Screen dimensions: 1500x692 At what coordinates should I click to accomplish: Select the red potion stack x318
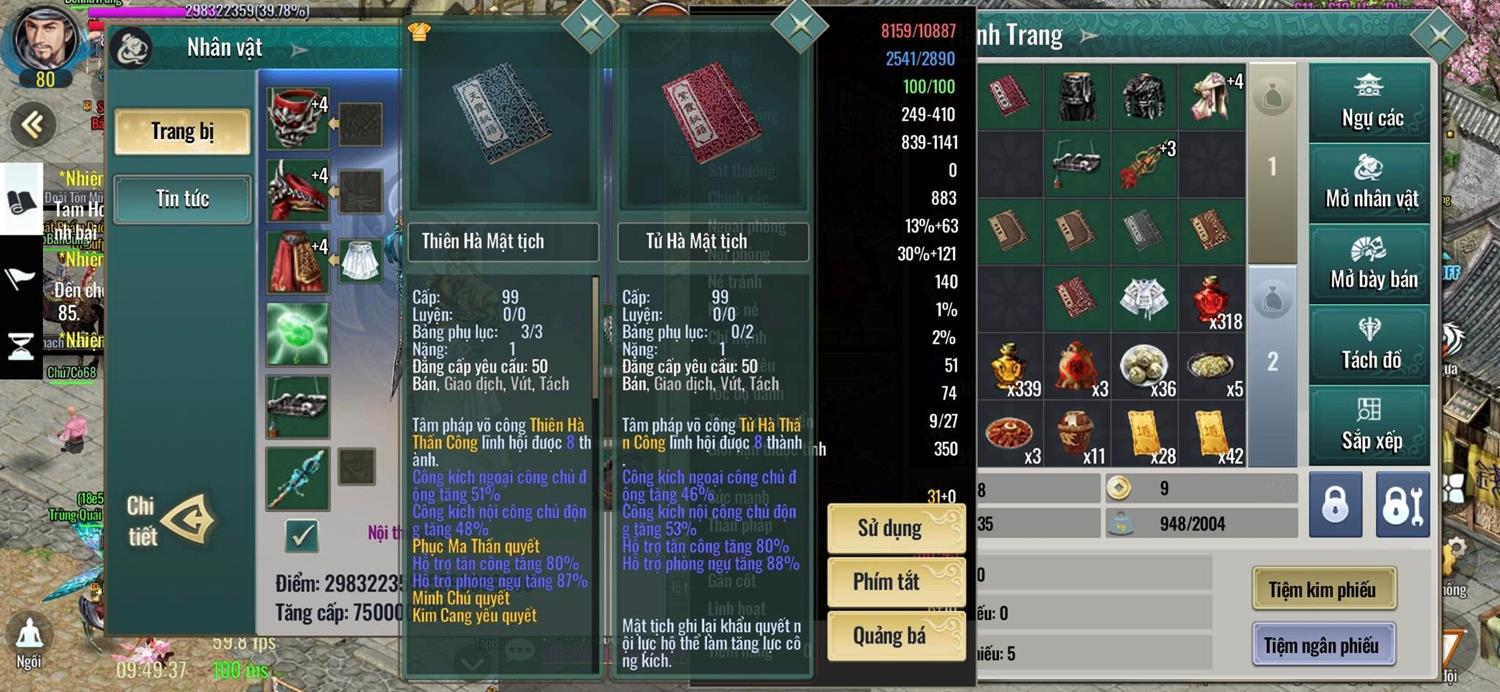[x=1211, y=299]
